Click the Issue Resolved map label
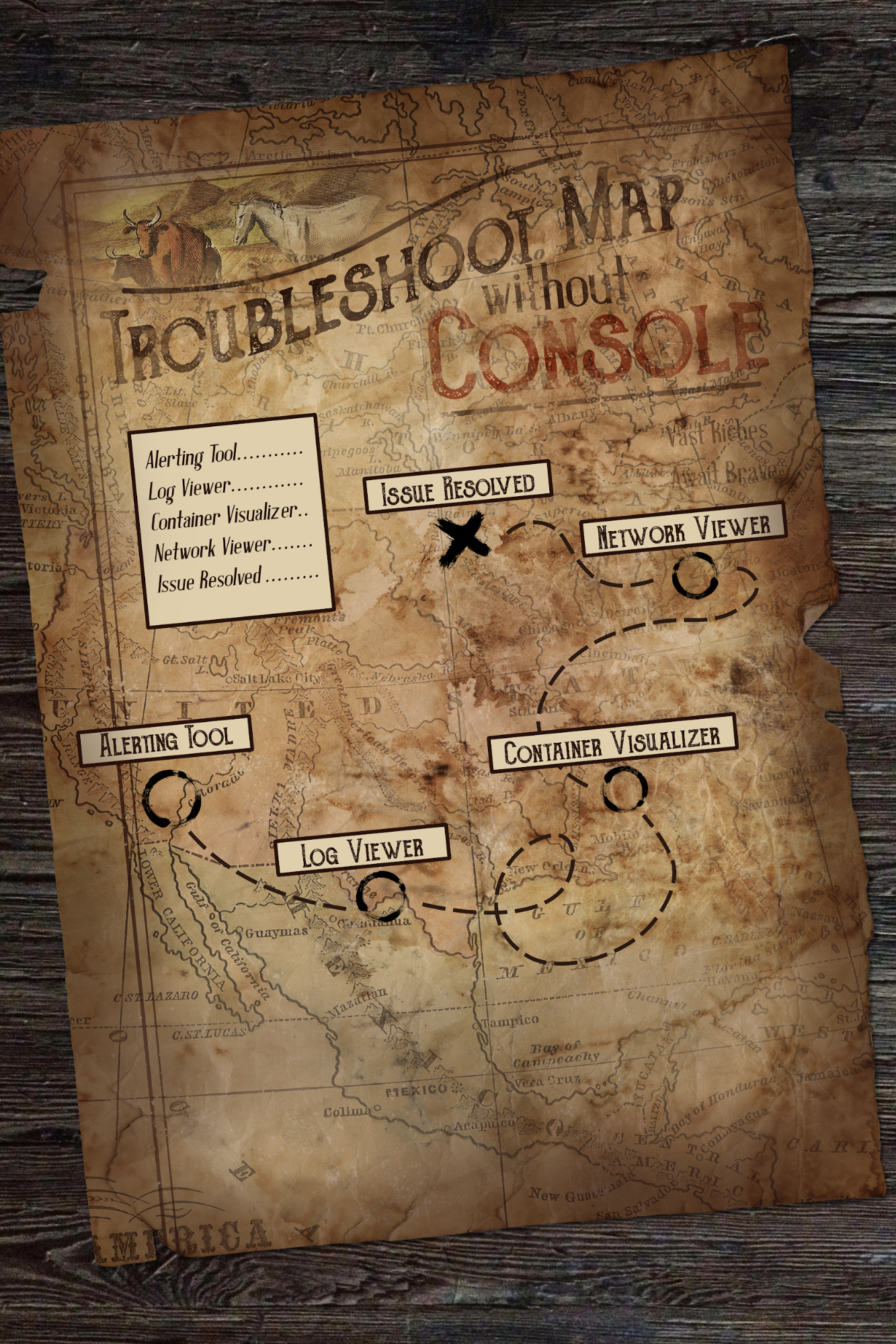This screenshot has height=1344, width=896. point(458,487)
